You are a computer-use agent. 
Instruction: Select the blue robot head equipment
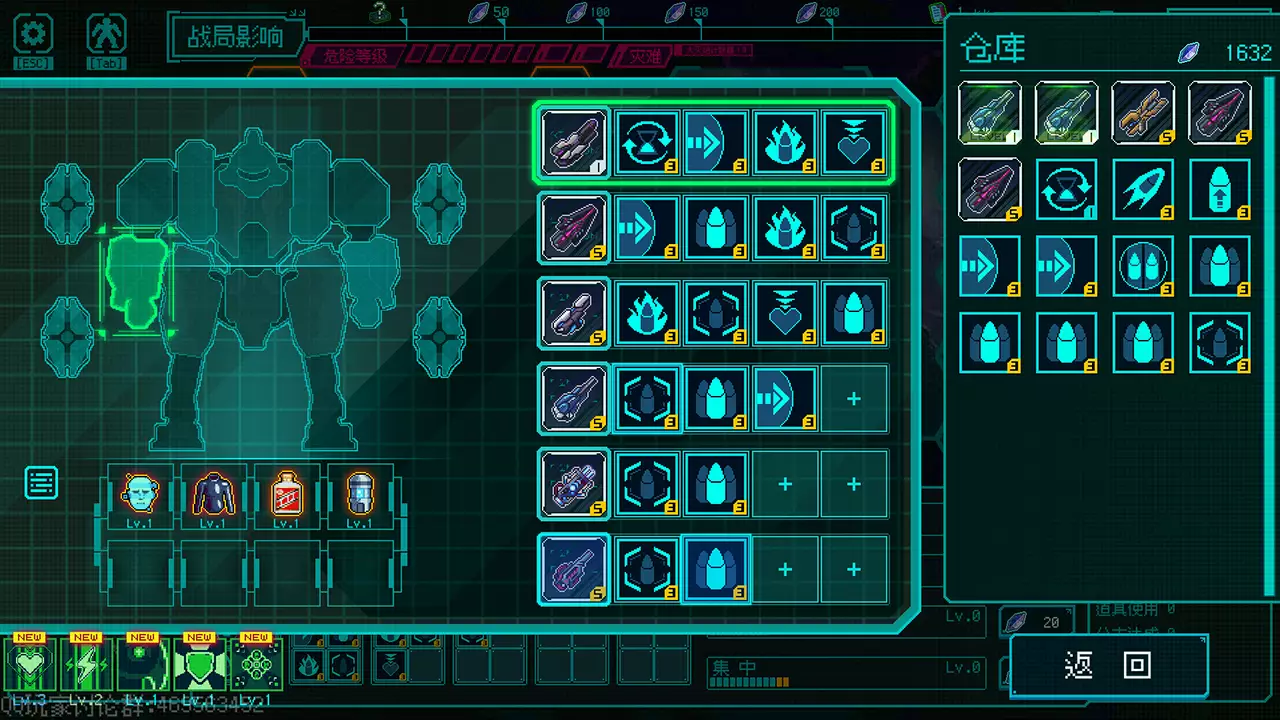click(x=140, y=495)
